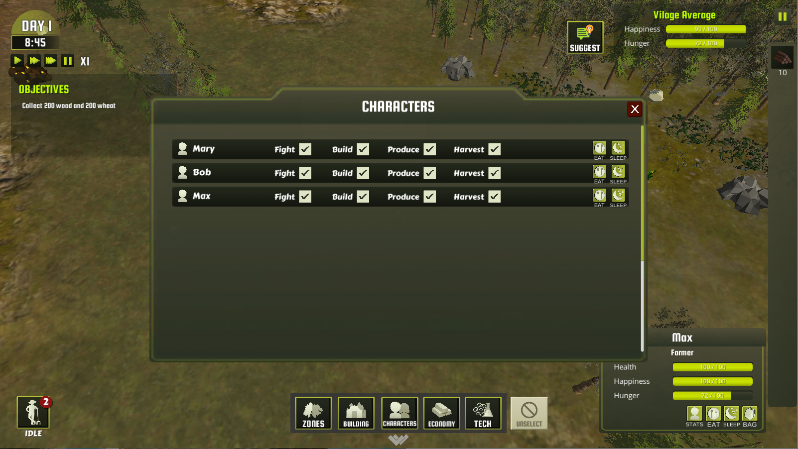The width and height of the screenshot is (798, 449).
Task: Click Mary's Eat icon
Action: click(x=599, y=149)
